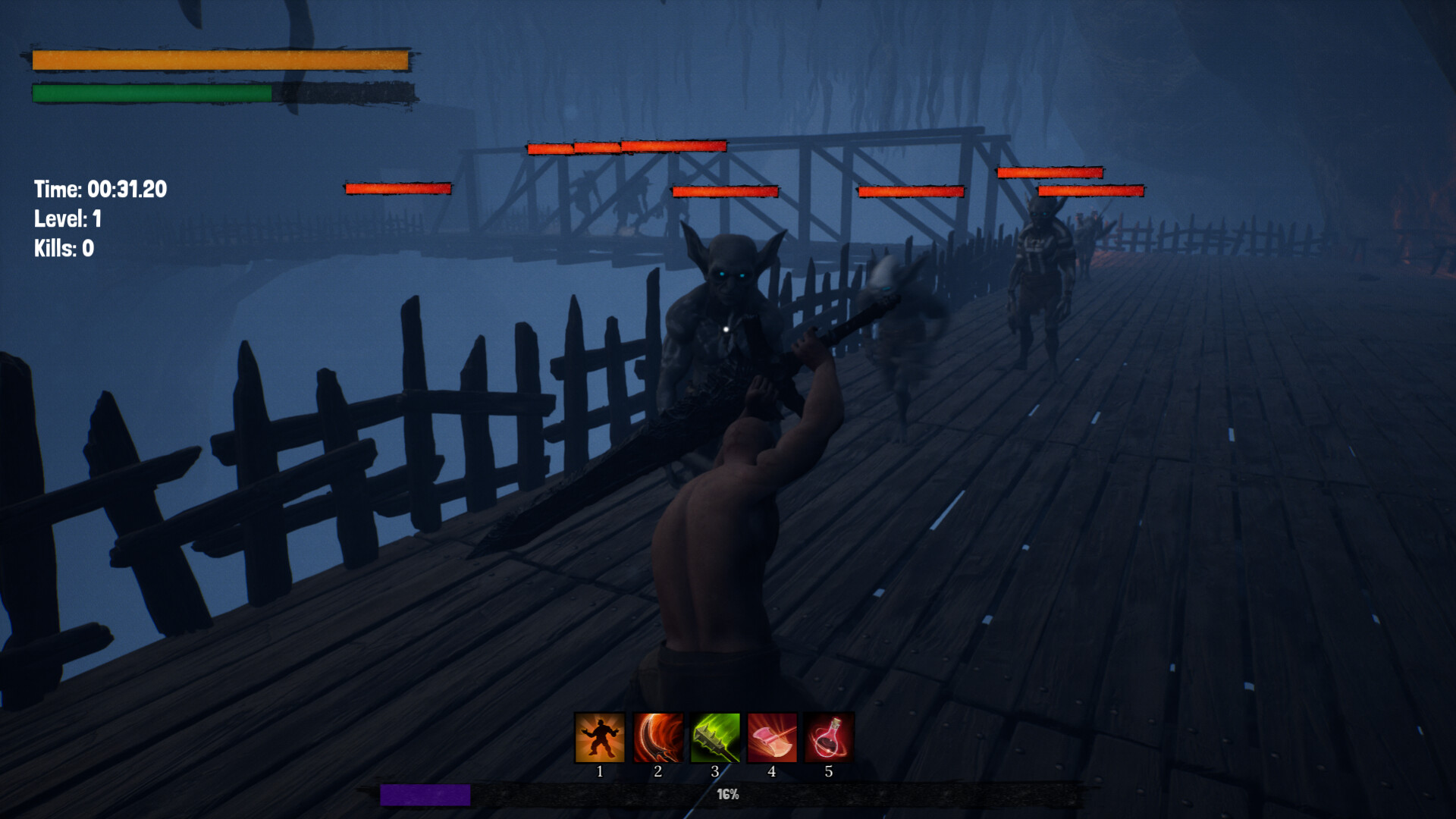Click the Kills: 0 counter
Image resolution: width=1456 pixels, height=819 pixels.
(x=64, y=247)
